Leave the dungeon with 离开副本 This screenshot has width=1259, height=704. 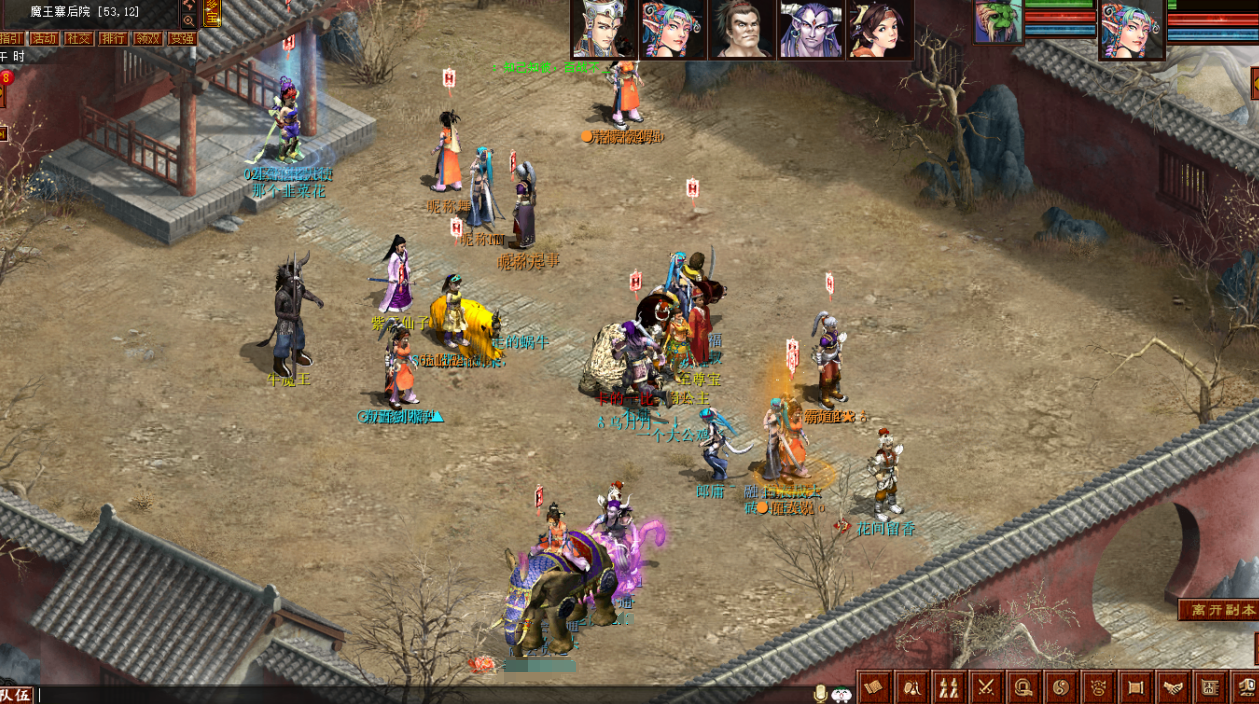pos(1217,610)
